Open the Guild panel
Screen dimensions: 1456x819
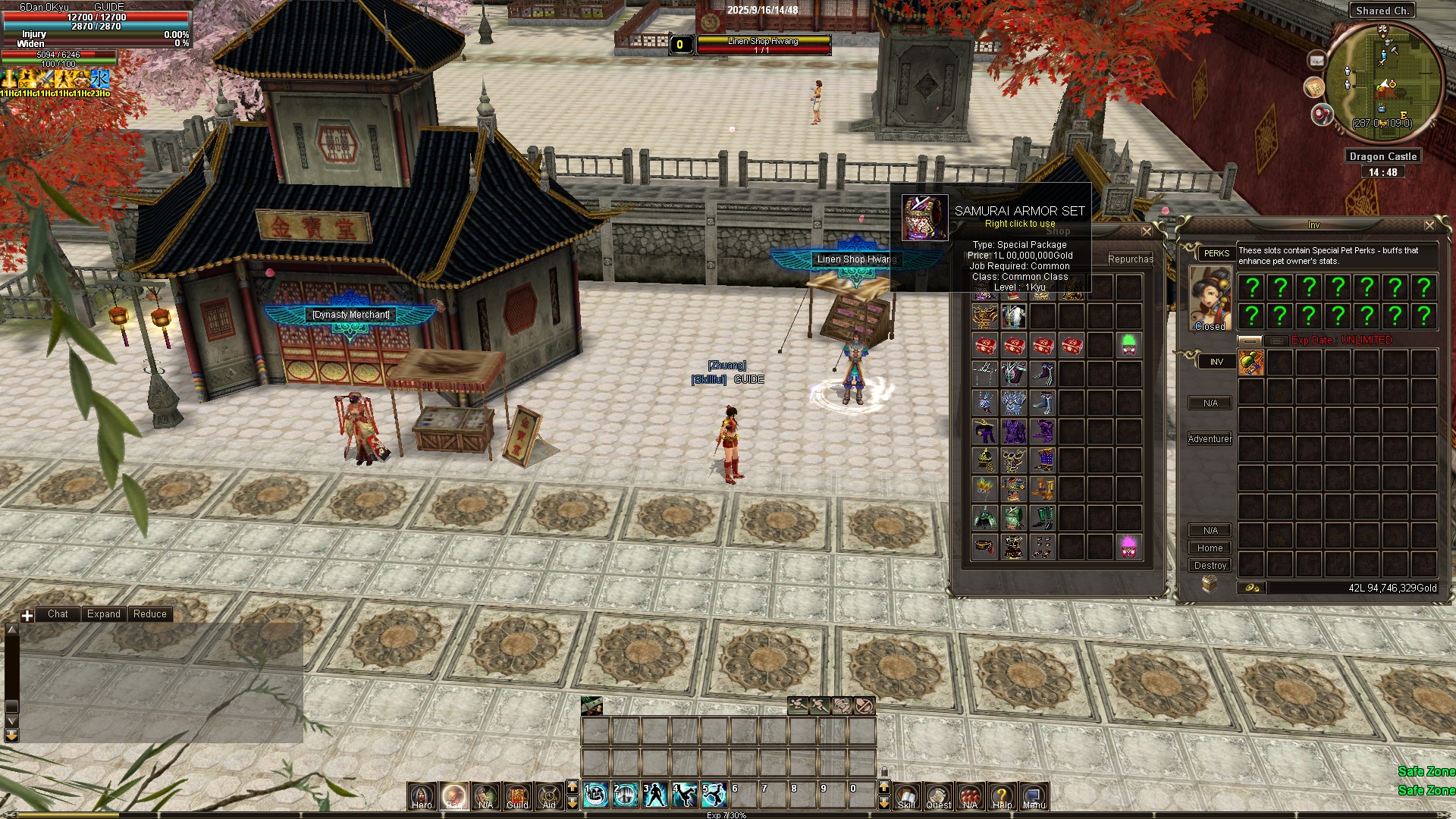(517, 795)
